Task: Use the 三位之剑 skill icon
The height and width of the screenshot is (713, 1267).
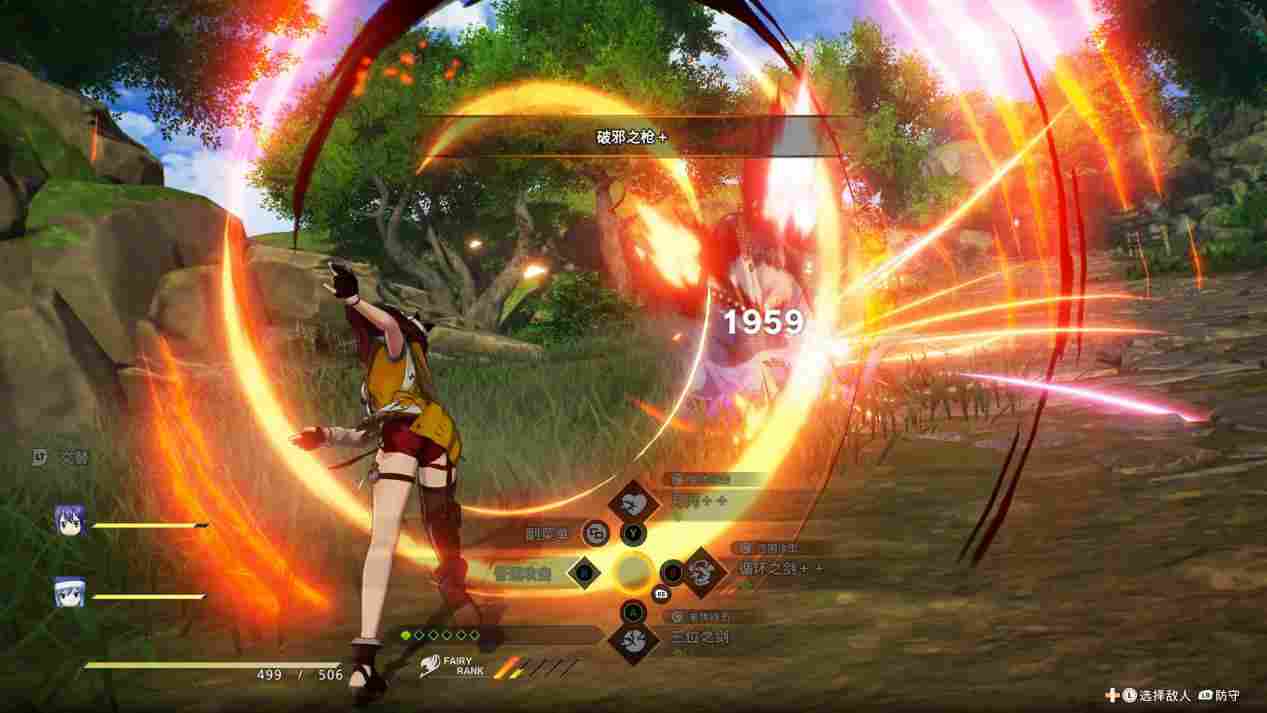Action: pyautogui.click(x=633, y=640)
